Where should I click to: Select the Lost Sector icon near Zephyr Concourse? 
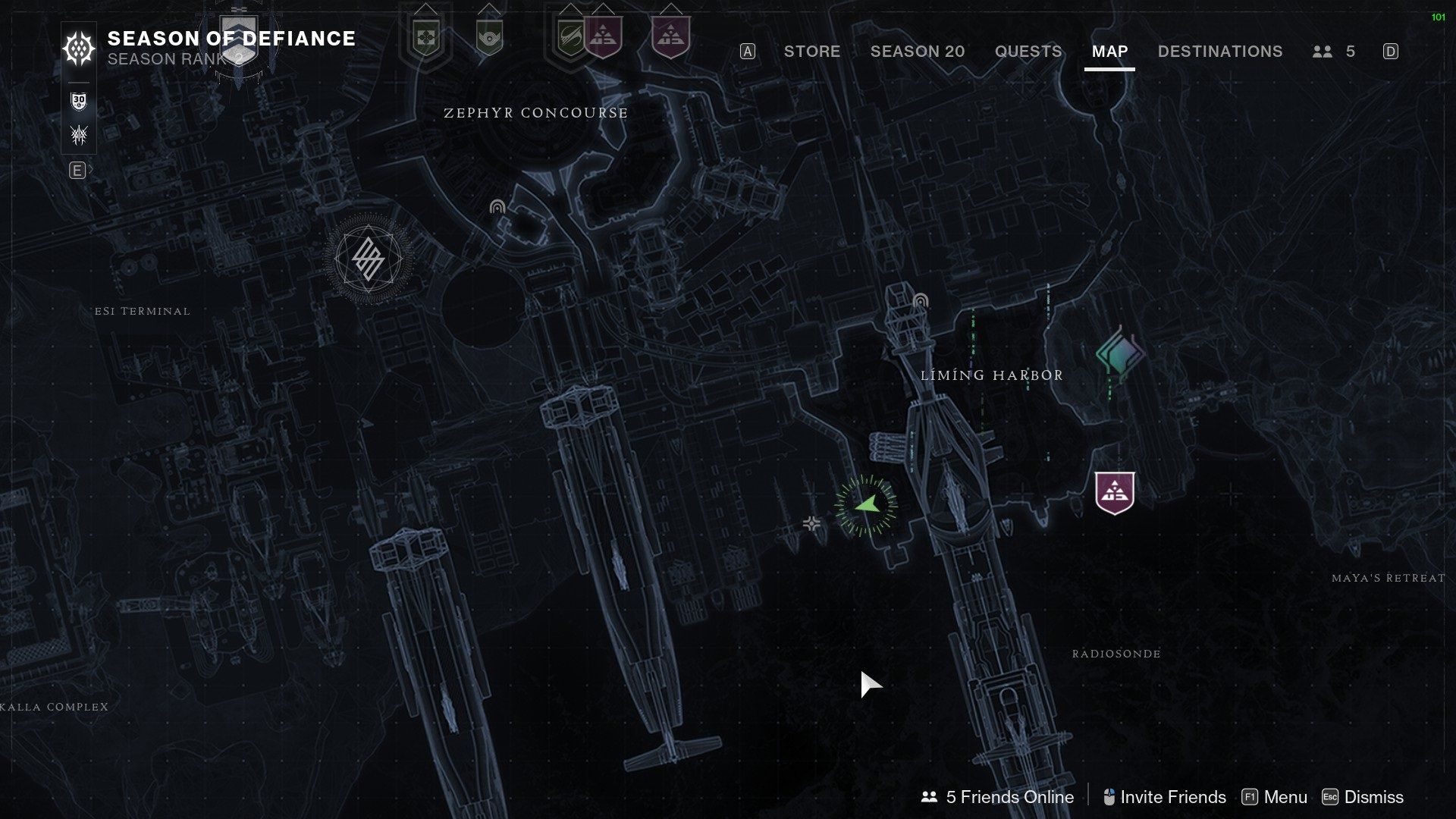click(x=498, y=206)
